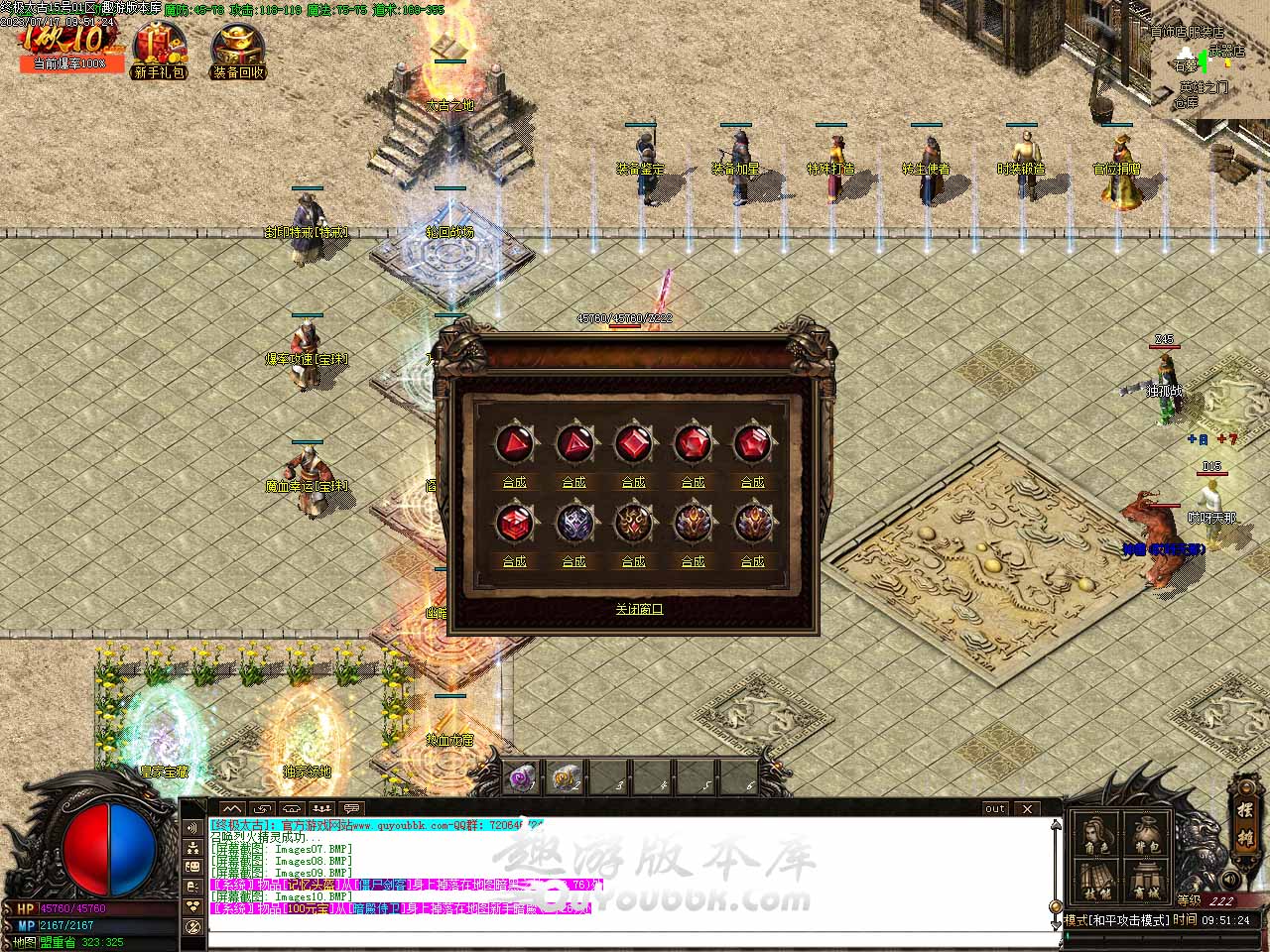Close the synthesis window via 关闭窗口
Image resolution: width=1270 pixels, height=952 pixels.
coord(638,609)
